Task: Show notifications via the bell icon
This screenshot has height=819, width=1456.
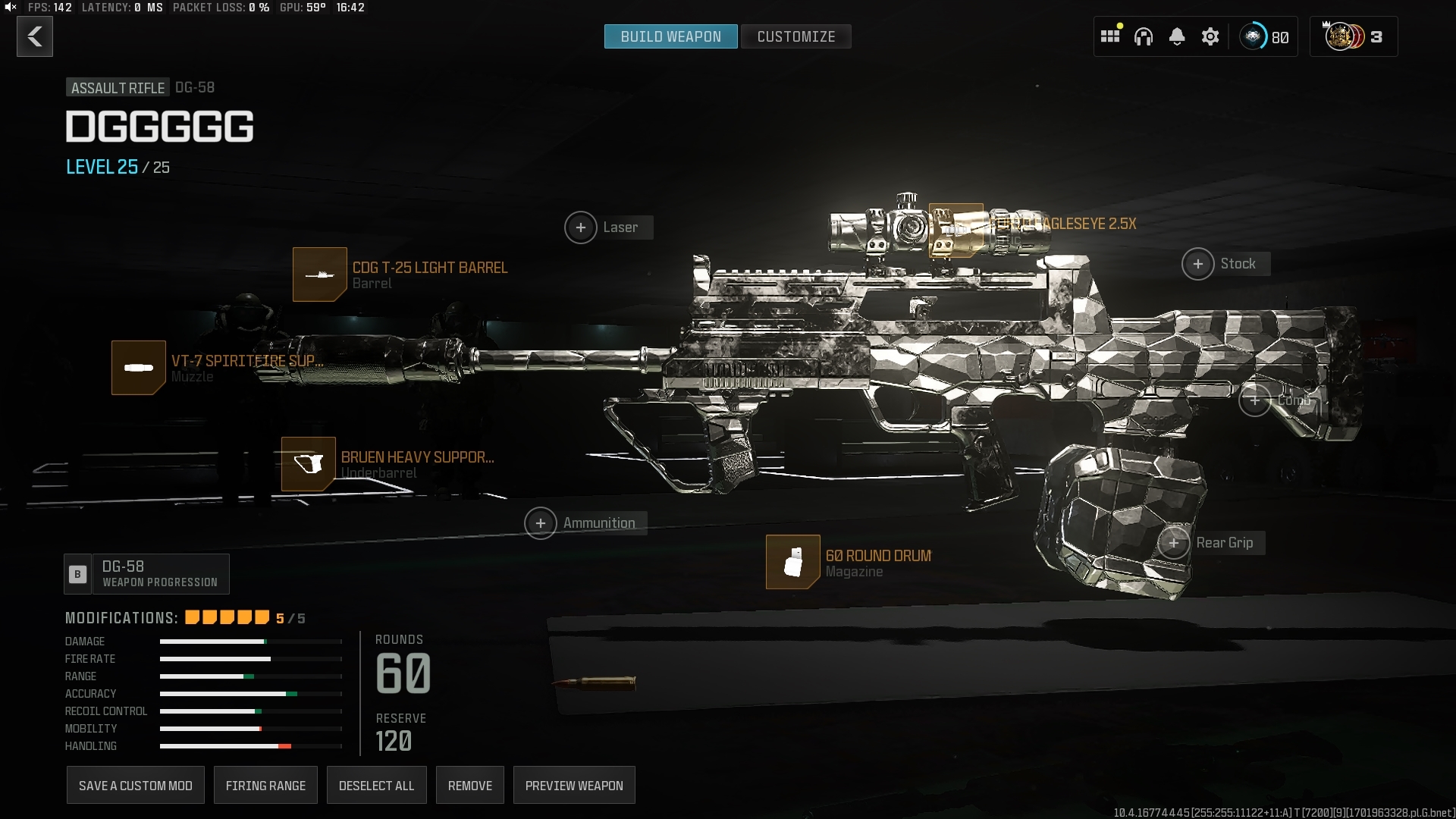Action: coord(1177,36)
